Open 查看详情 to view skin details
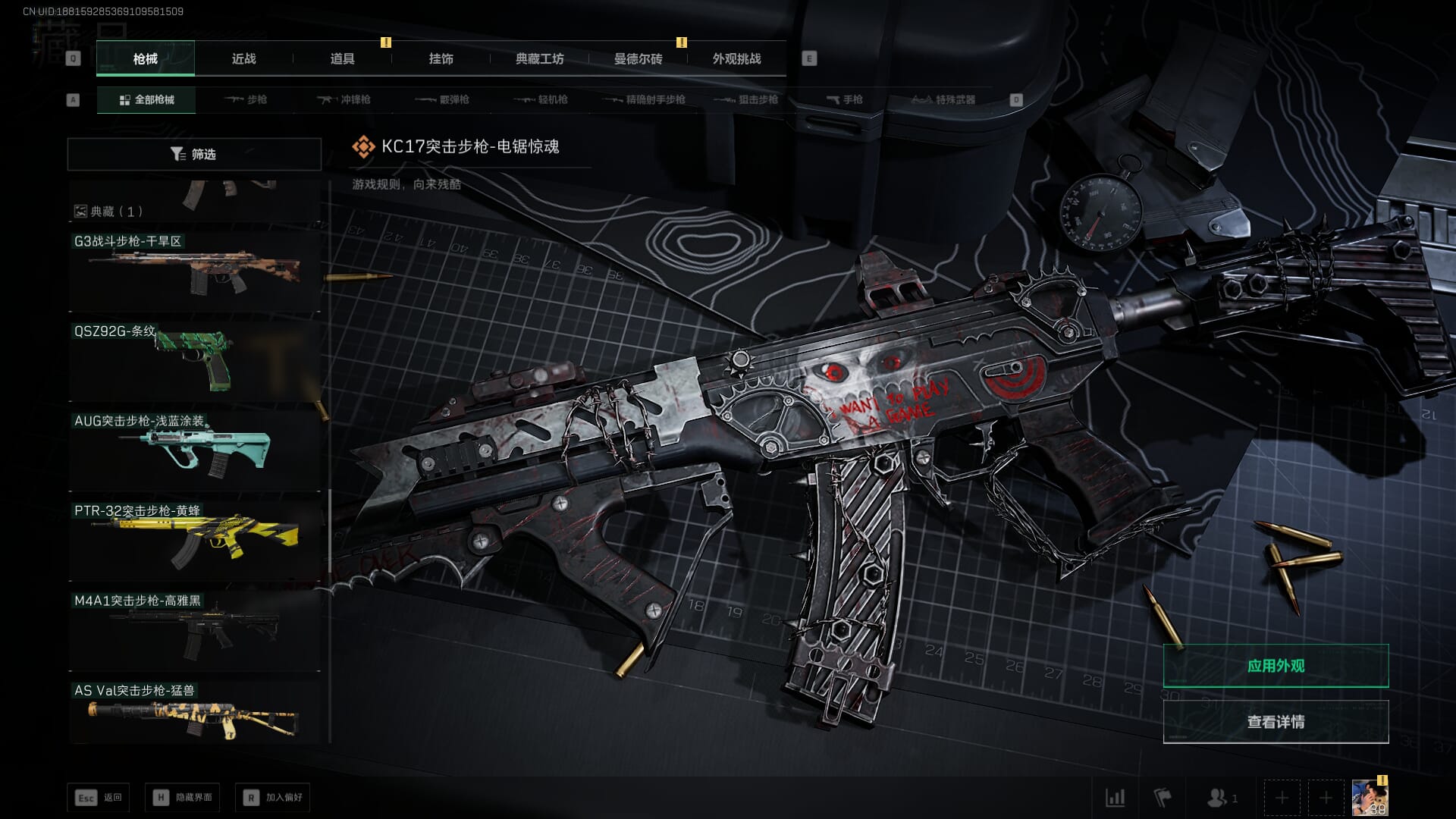Image resolution: width=1456 pixels, height=819 pixels. 1276,722
